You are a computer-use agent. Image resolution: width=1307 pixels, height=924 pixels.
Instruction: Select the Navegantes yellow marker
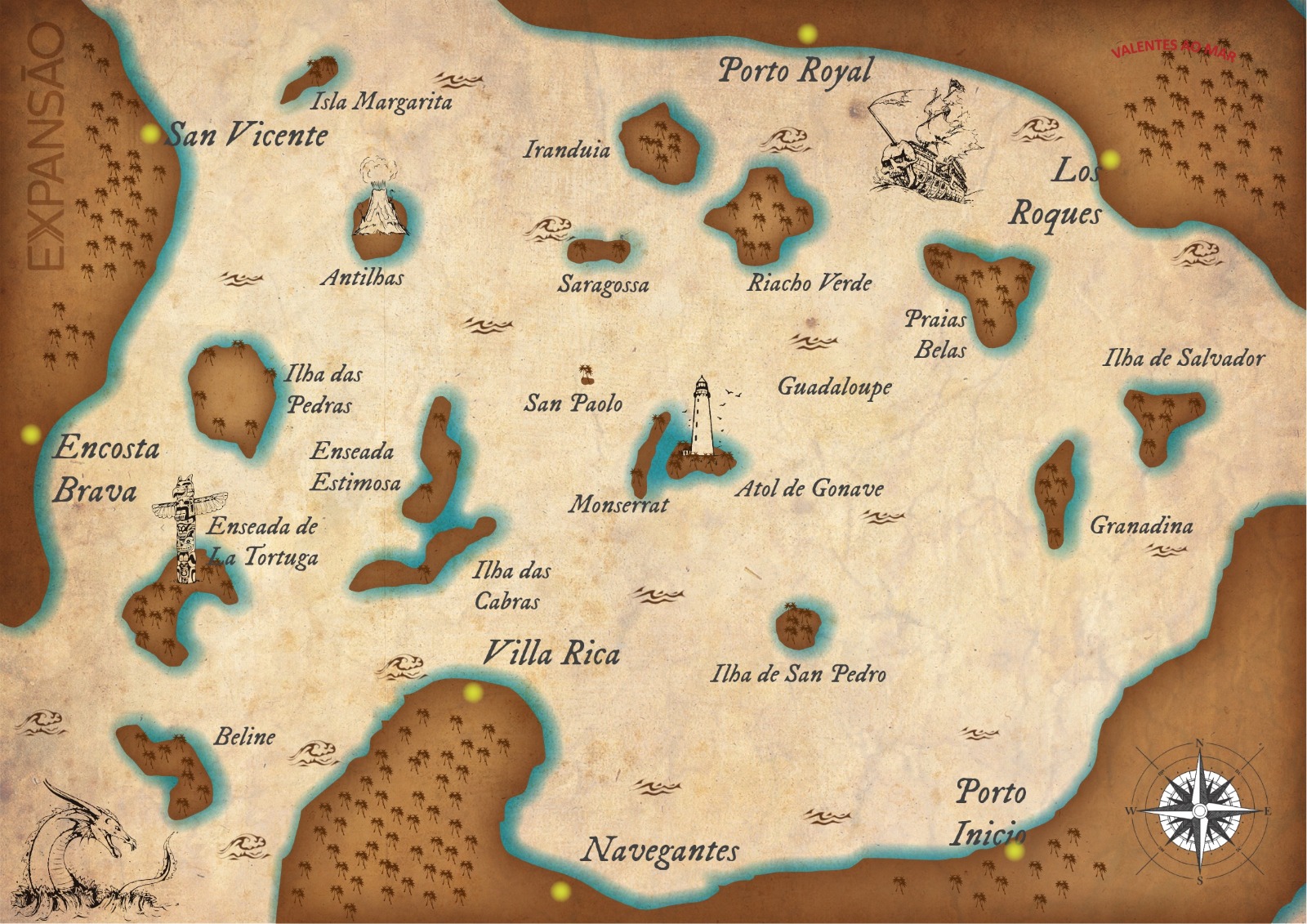click(x=560, y=890)
